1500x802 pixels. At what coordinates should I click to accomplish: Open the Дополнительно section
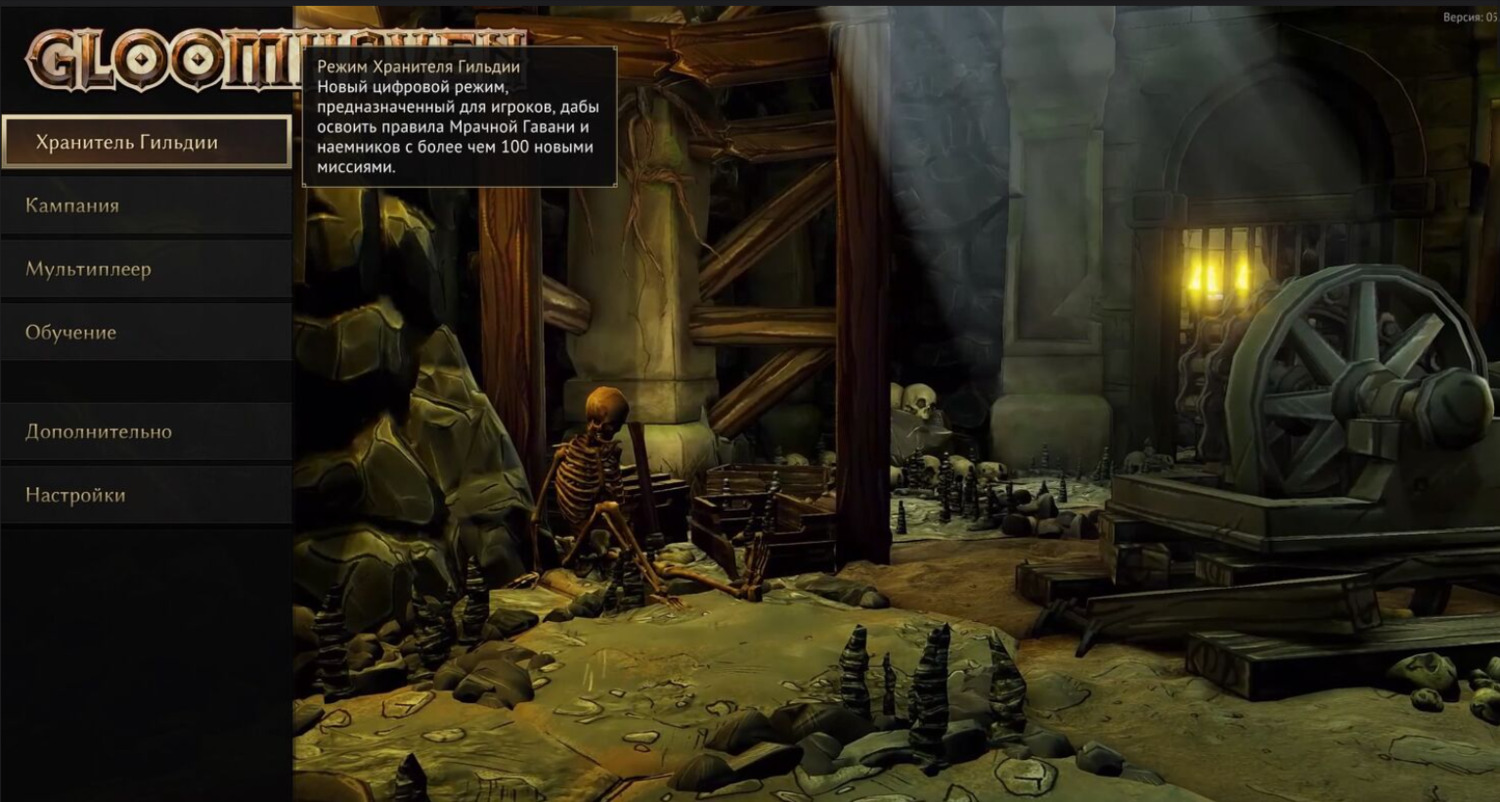tap(146, 432)
